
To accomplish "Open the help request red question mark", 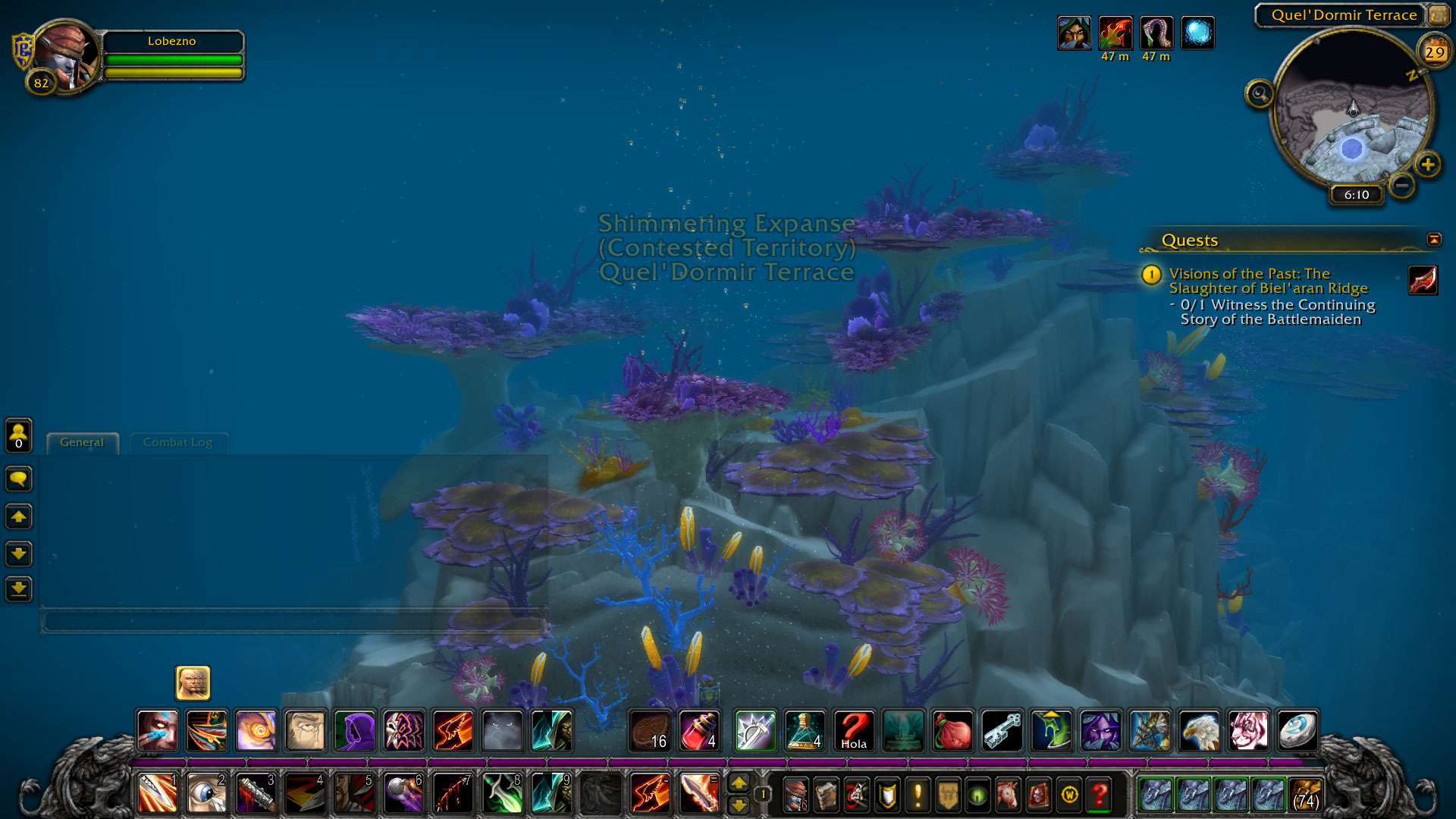I will coord(1099,795).
